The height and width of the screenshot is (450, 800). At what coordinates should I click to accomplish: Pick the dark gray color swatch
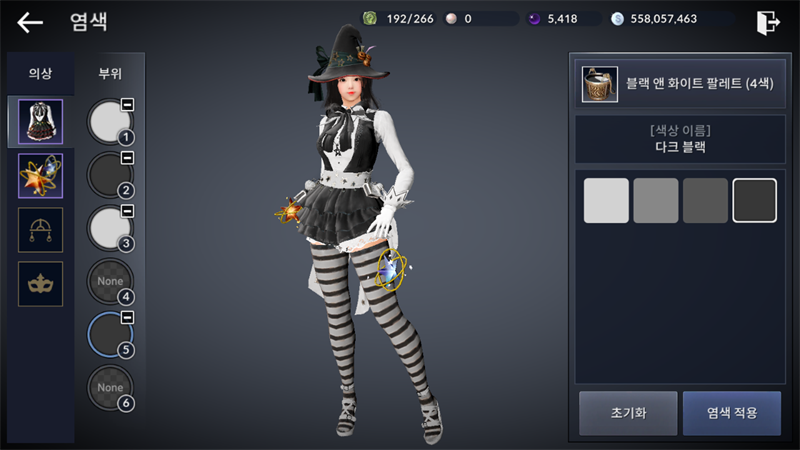click(x=705, y=200)
